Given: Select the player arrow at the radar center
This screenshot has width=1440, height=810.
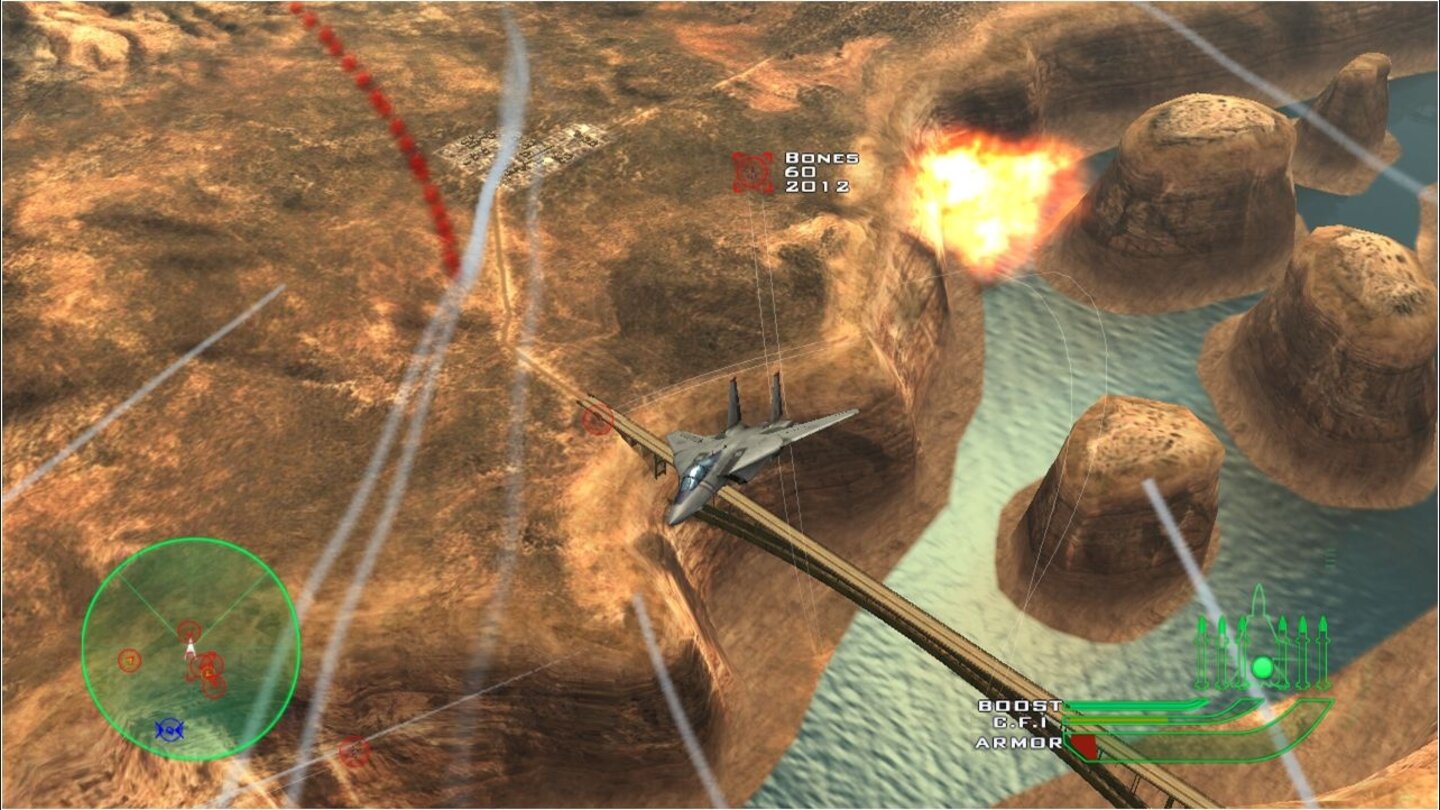Looking at the screenshot, I should pos(190,650).
